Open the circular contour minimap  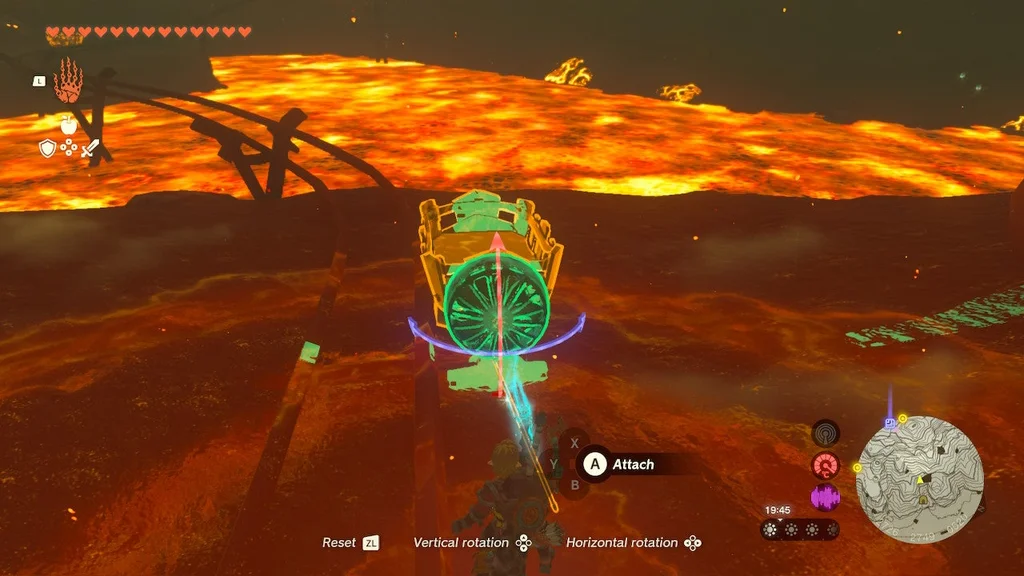coord(919,480)
